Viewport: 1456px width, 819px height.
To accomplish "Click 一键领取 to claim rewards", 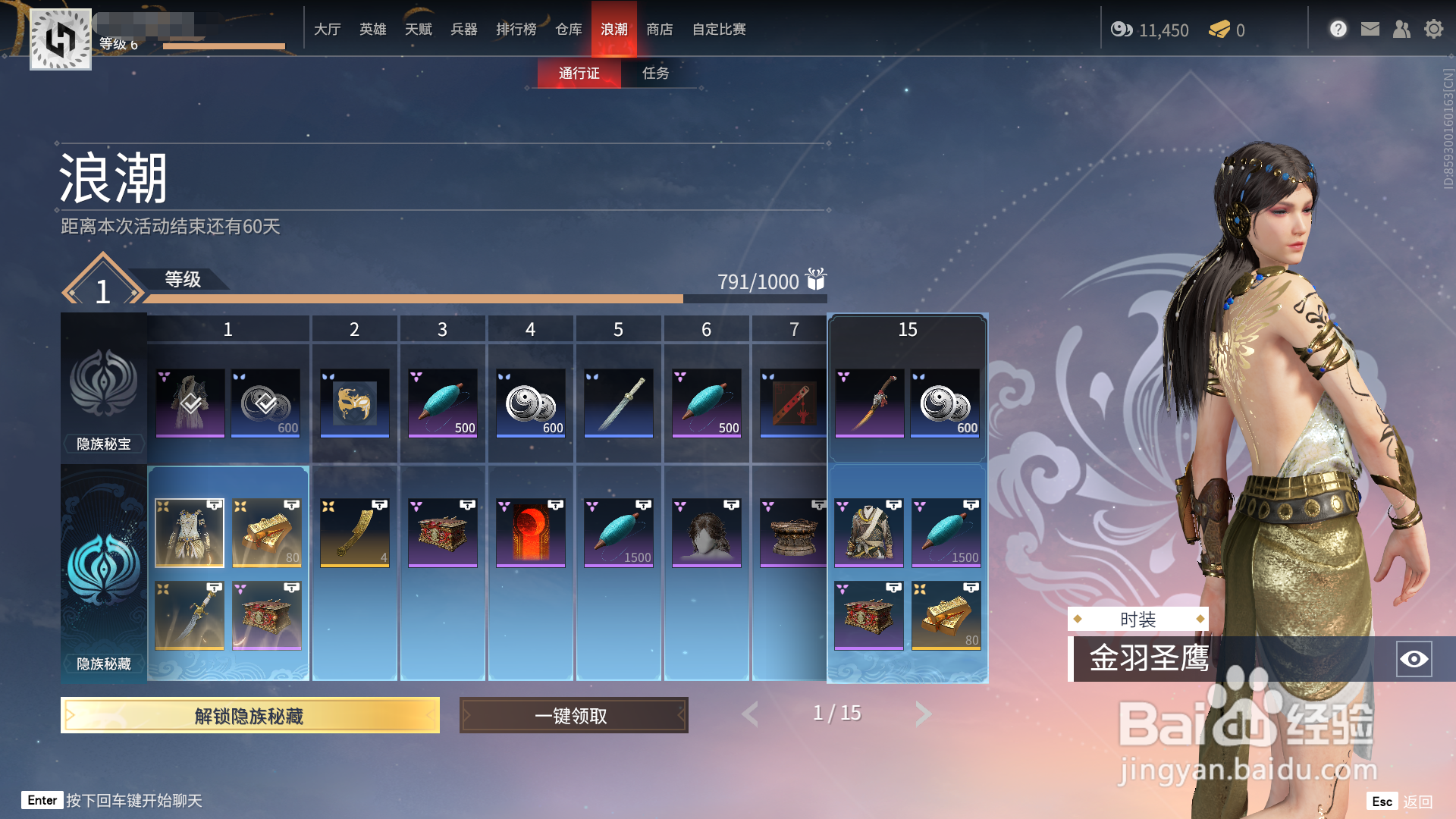I will [x=573, y=715].
